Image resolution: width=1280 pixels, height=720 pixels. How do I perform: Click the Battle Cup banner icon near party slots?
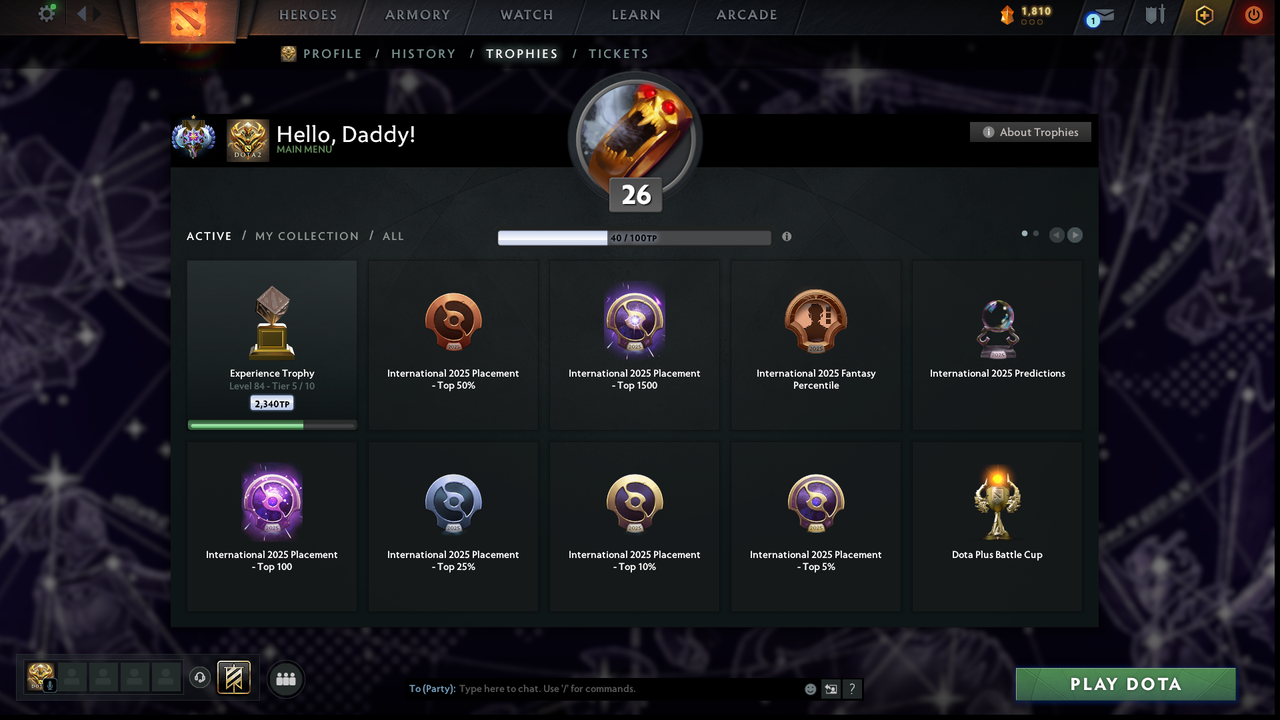234,678
